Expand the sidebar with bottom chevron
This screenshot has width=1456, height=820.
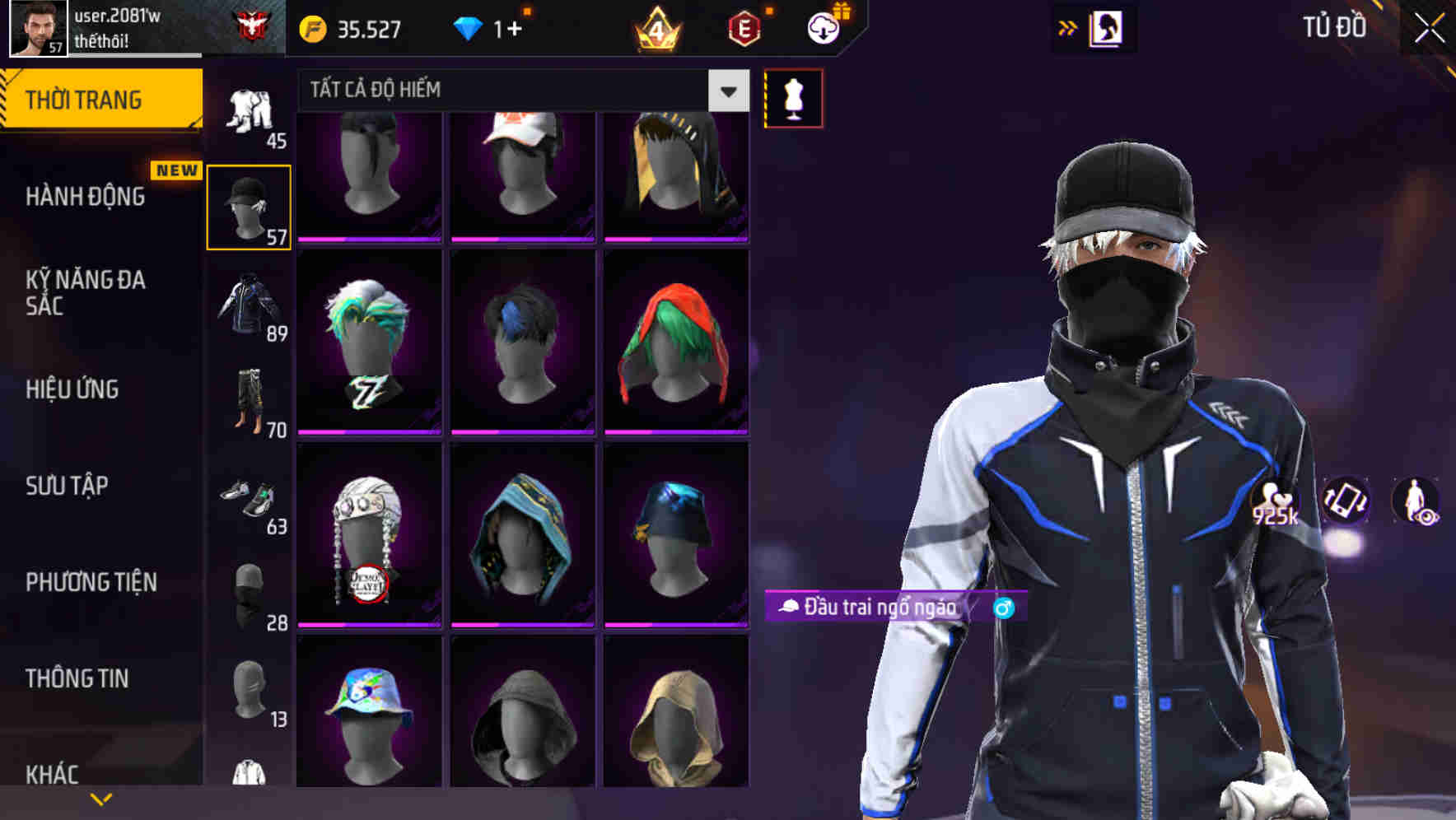pyautogui.click(x=100, y=799)
